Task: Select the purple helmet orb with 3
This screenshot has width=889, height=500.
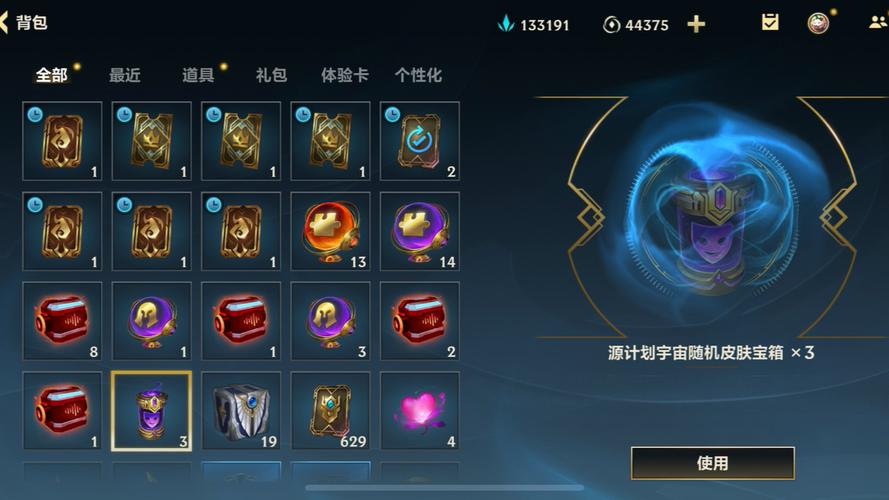Action: [330, 321]
